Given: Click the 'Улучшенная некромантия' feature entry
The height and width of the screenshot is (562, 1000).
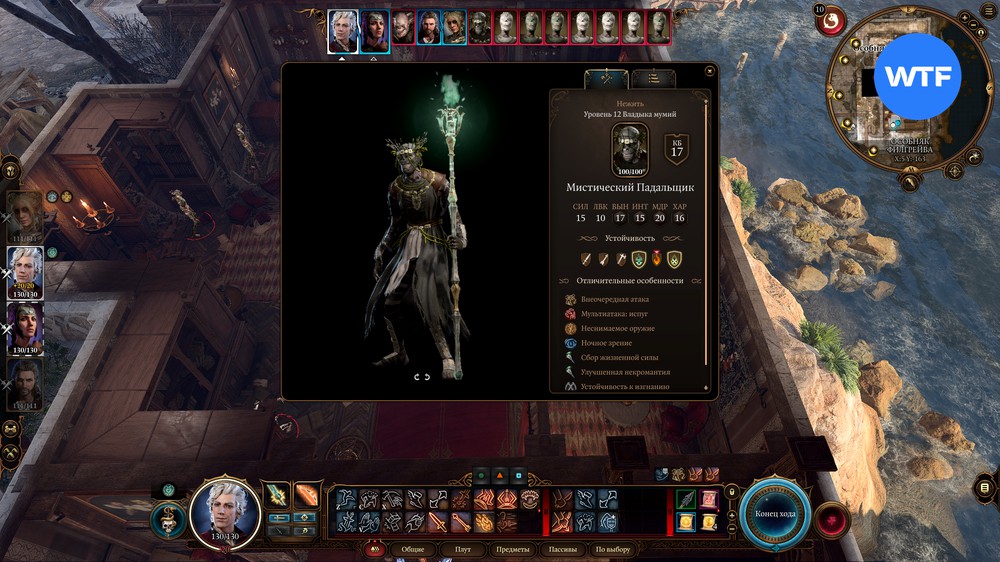Looking at the screenshot, I should point(619,371).
